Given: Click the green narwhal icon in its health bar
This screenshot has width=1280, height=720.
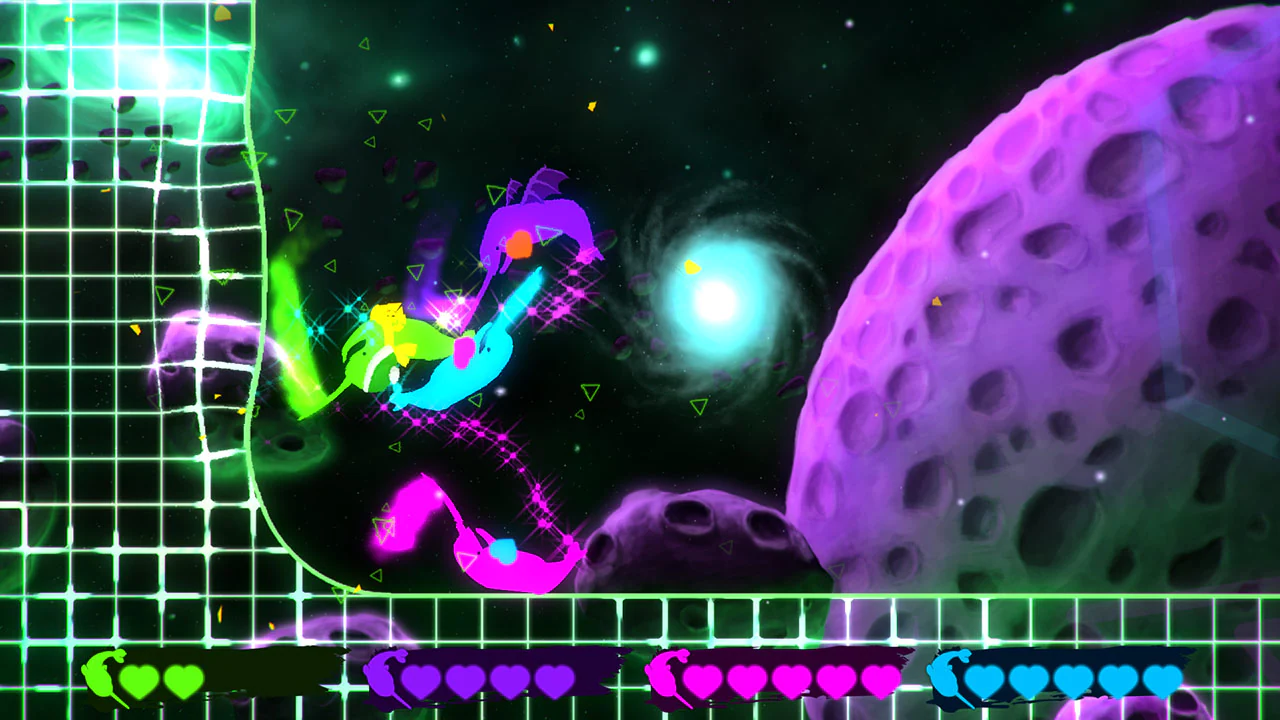Looking at the screenshot, I should tap(97, 677).
